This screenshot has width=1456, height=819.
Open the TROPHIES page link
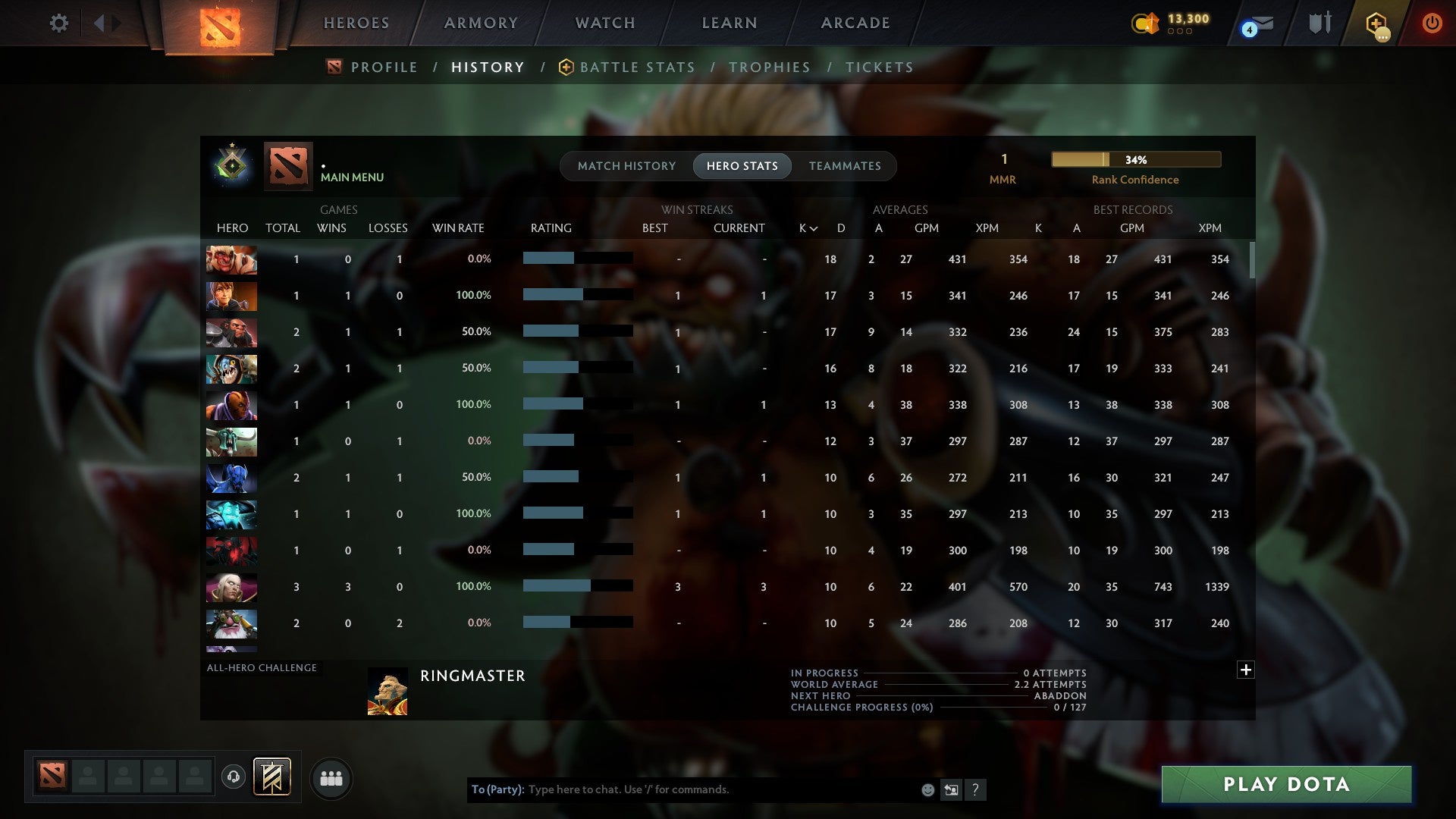coord(770,67)
